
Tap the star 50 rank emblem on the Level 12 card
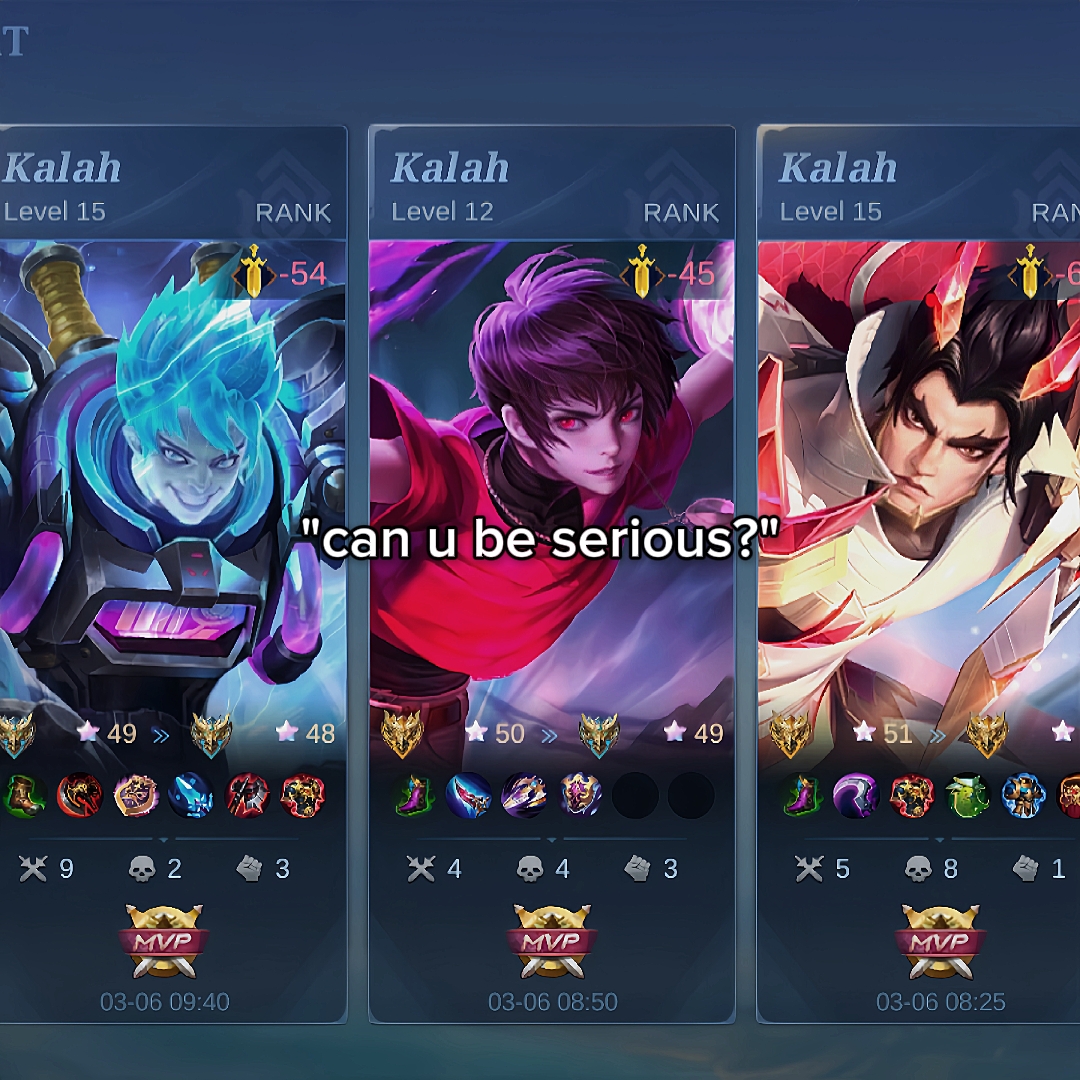[402, 735]
